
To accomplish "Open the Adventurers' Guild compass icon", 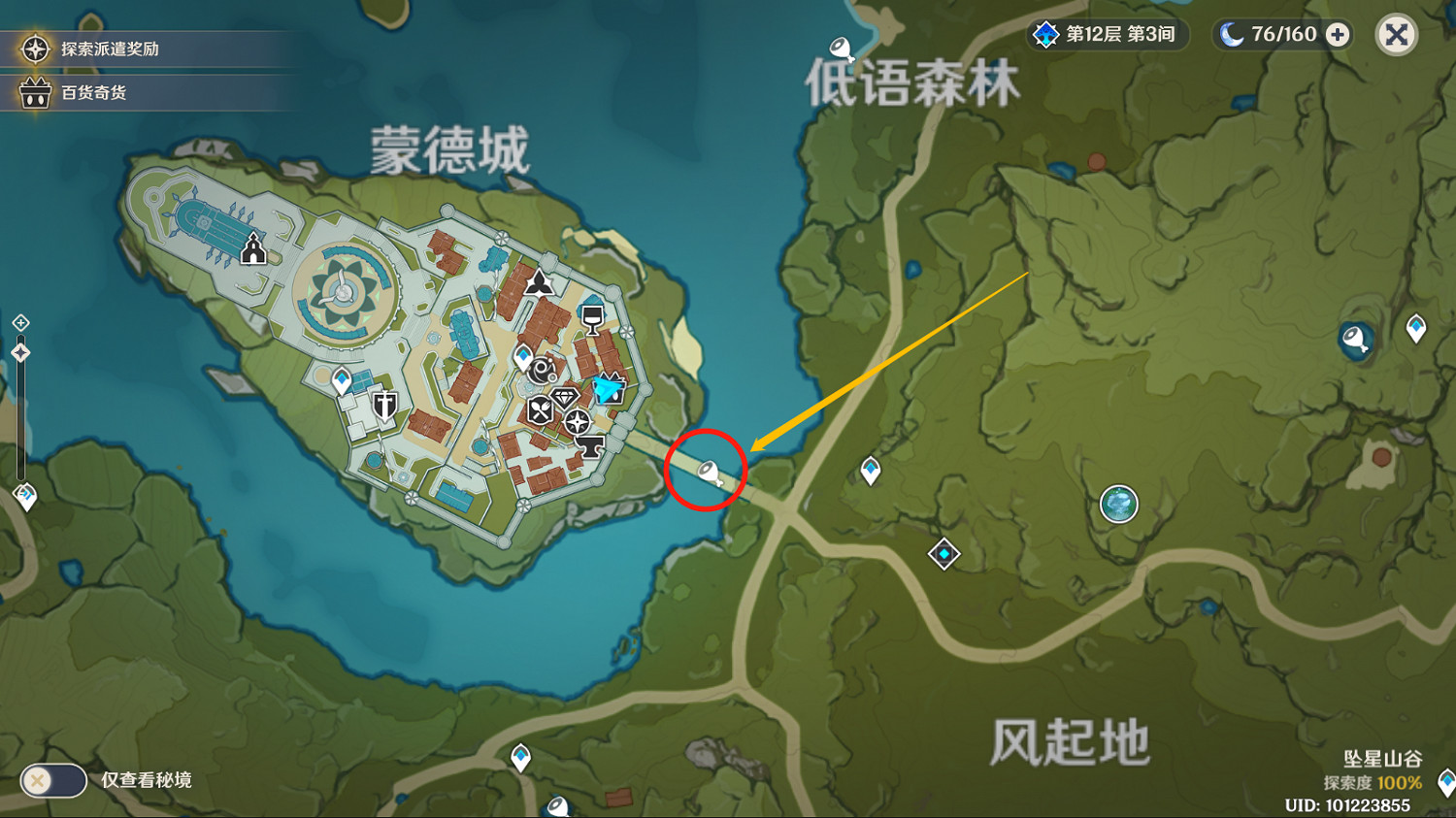I will click(577, 420).
